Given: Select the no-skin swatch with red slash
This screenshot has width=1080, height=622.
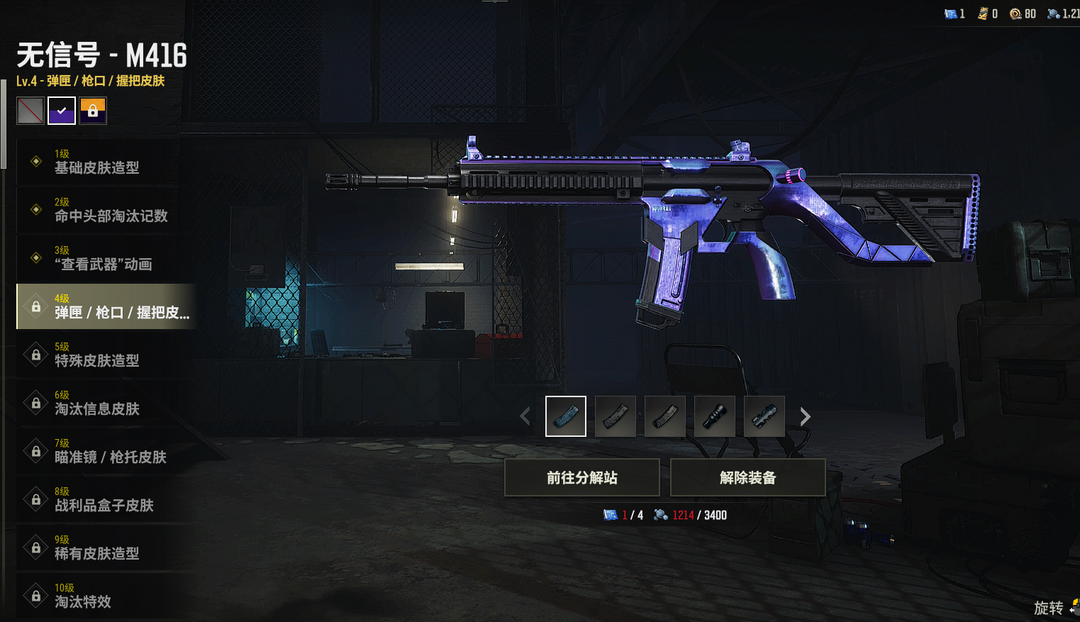Looking at the screenshot, I should coord(30,110).
